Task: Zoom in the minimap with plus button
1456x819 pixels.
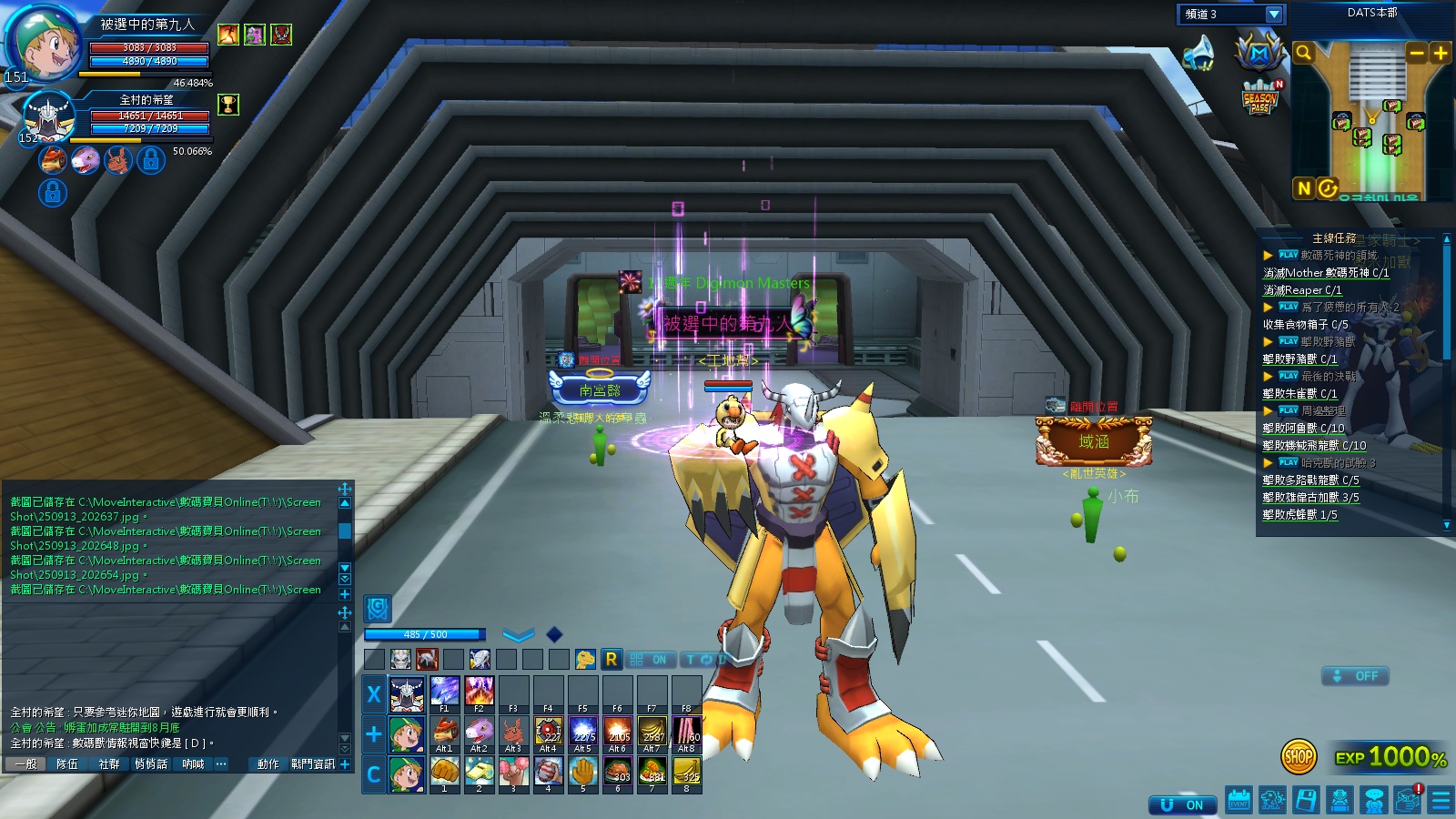Action: click(1440, 54)
